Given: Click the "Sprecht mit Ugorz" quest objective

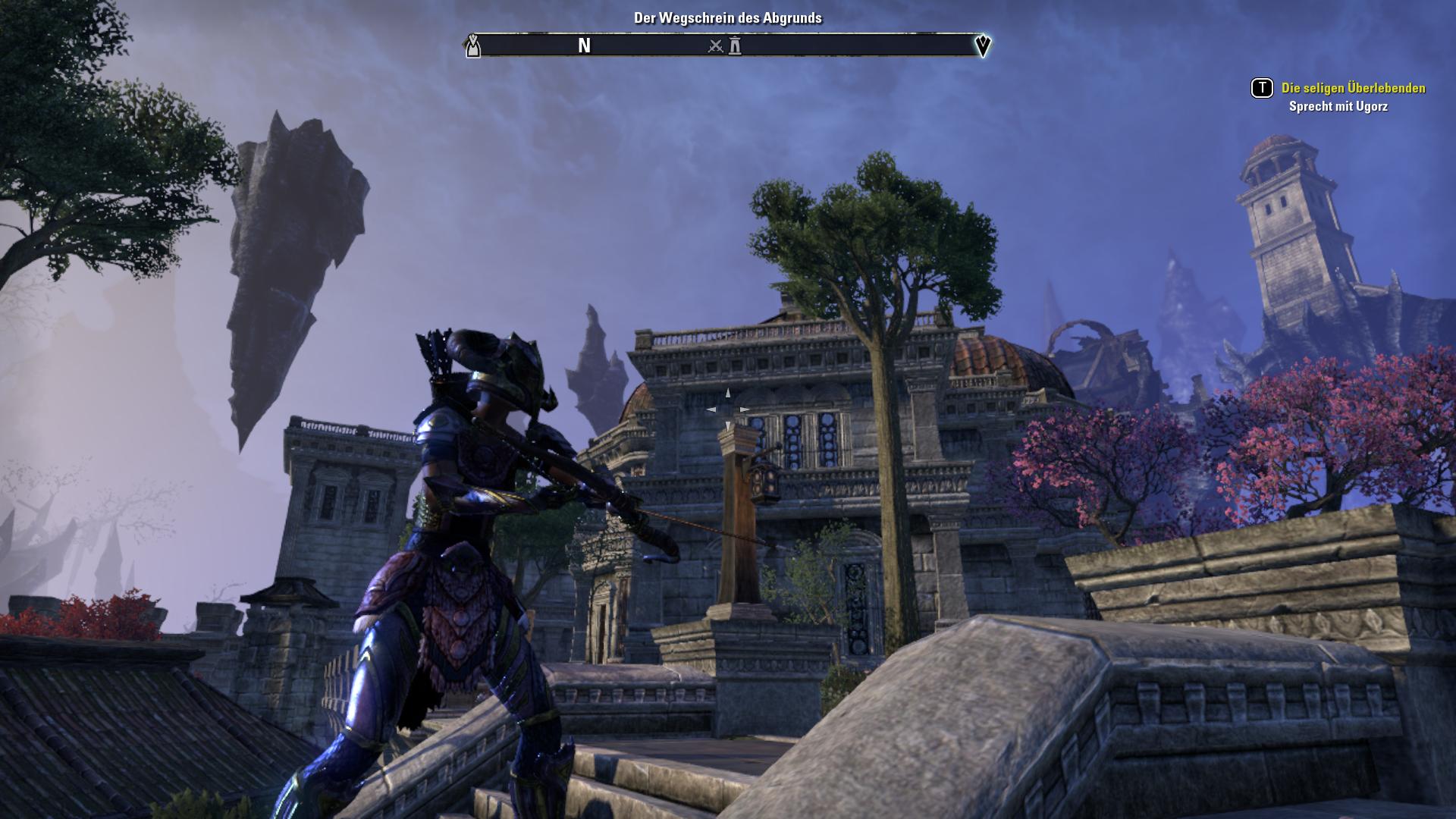Looking at the screenshot, I should pos(1338,107).
